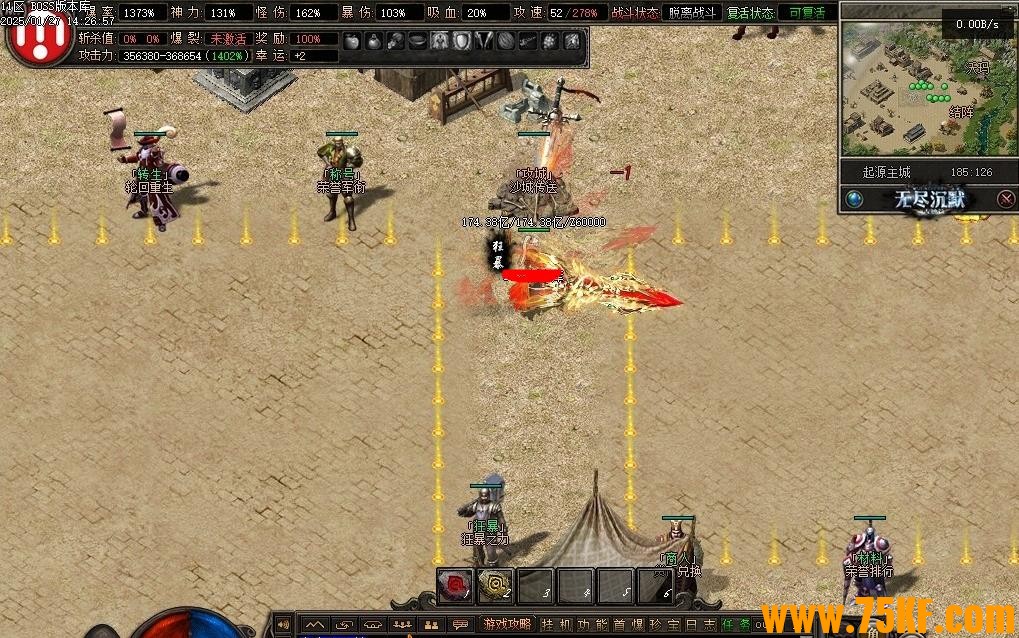Click the red exclamation alert icon
Image resolution: width=1019 pixels, height=638 pixels.
click(39, 38)
